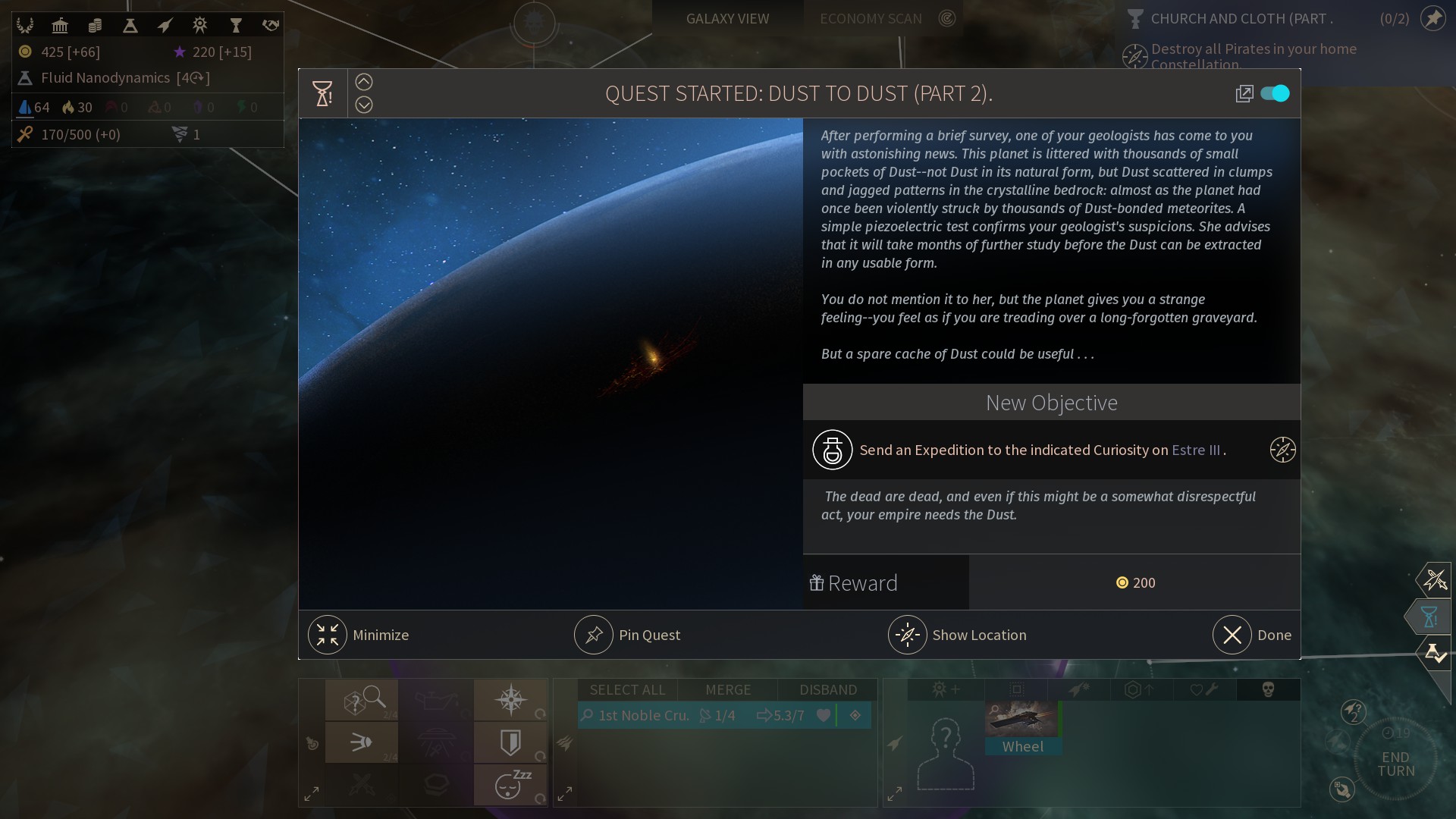Follow the Estre III planet link

pos(1195,450)
